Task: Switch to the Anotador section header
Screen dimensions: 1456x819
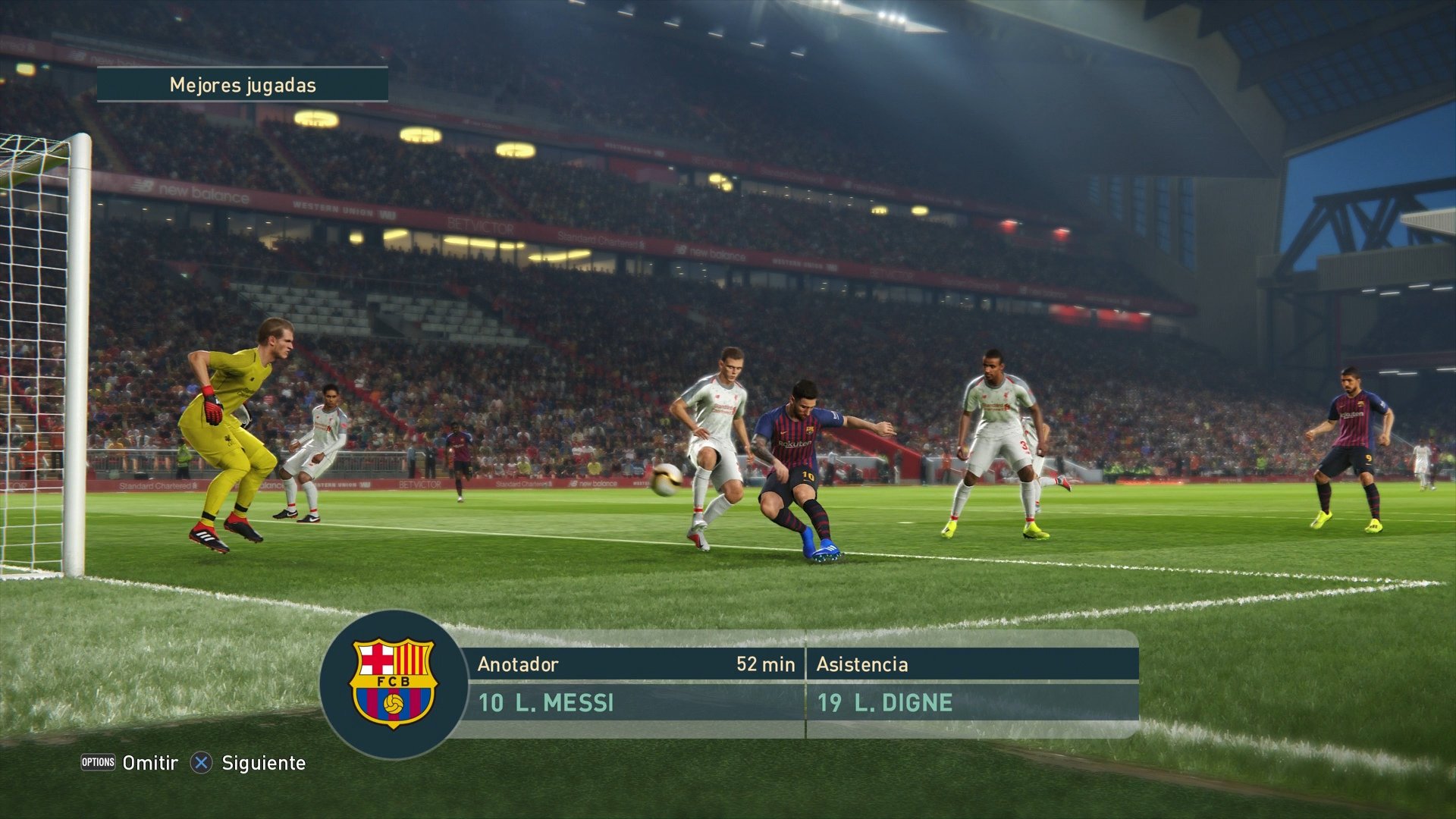Action: [x=519, y=664]
